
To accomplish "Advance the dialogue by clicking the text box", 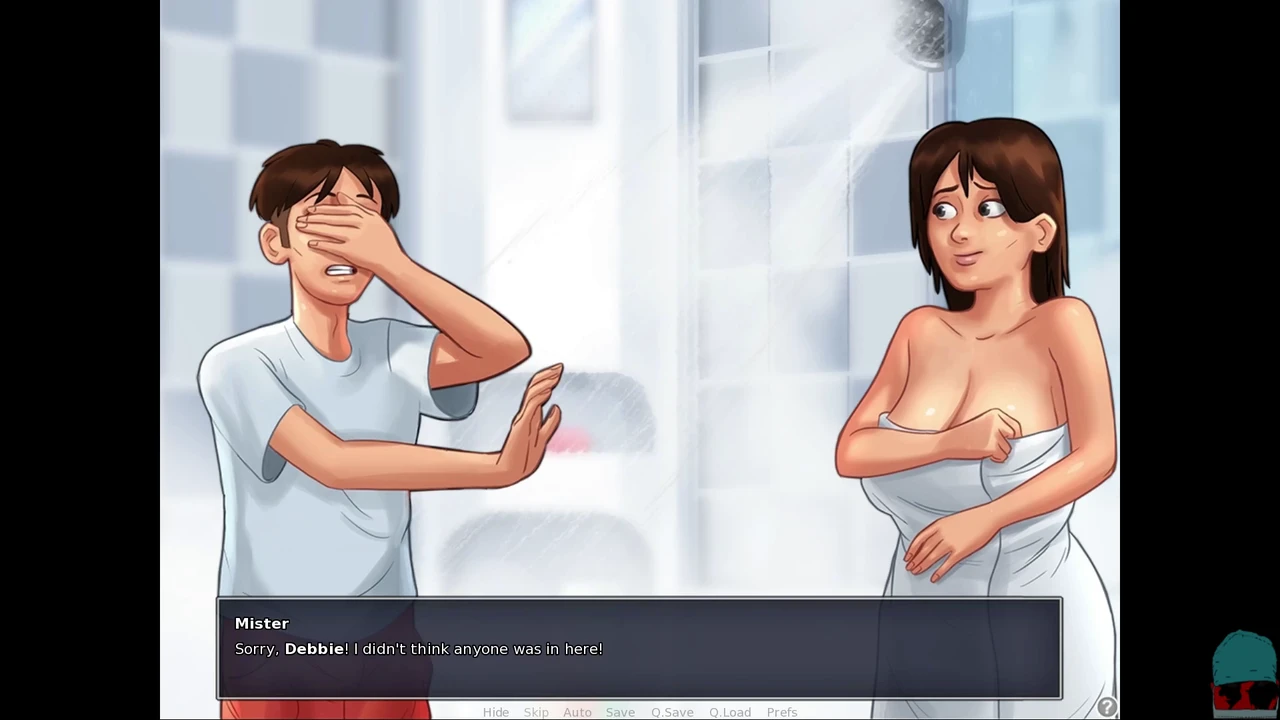I will [x=640, y=648].
